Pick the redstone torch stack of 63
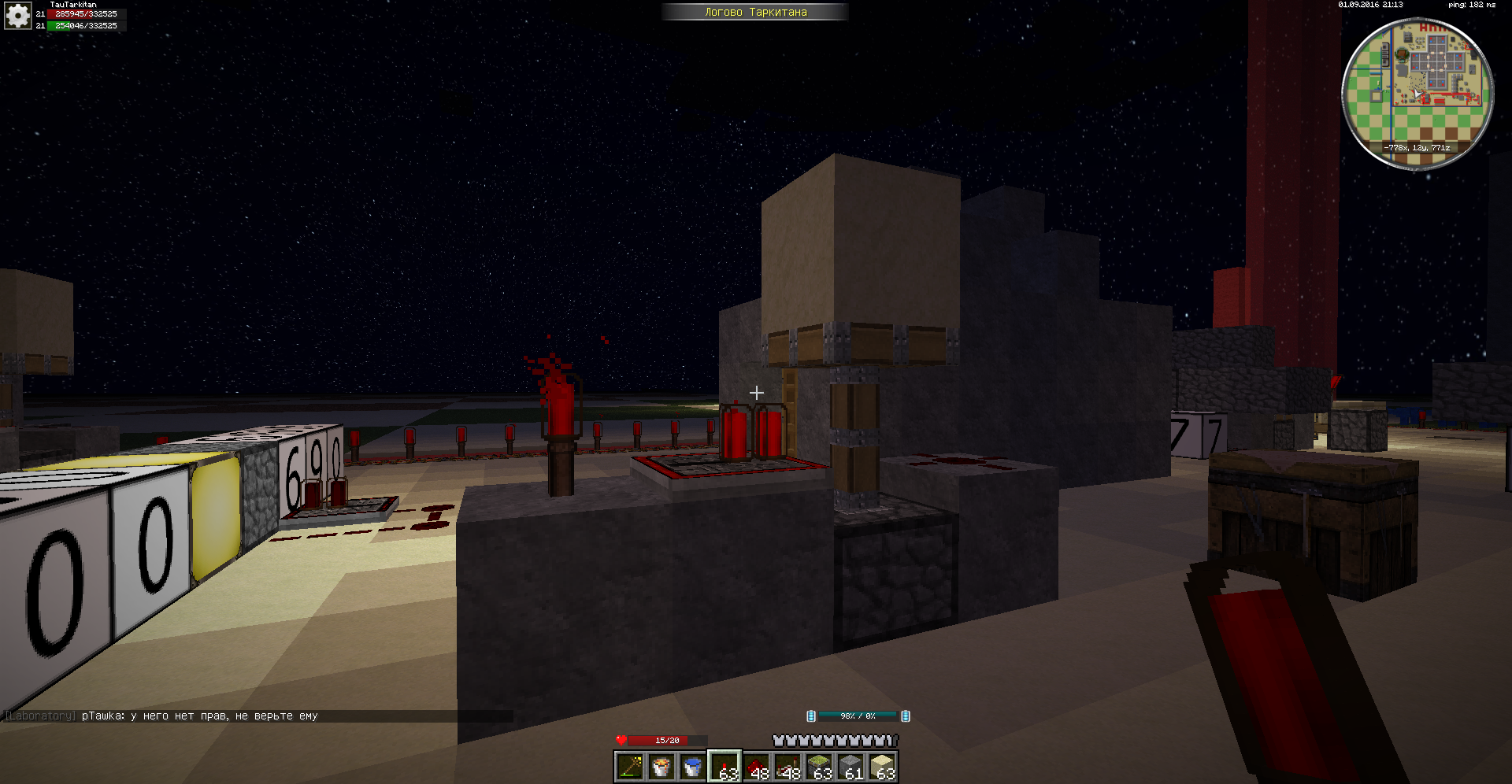This screenshot has height=784, width=1512. click(724, 767)
